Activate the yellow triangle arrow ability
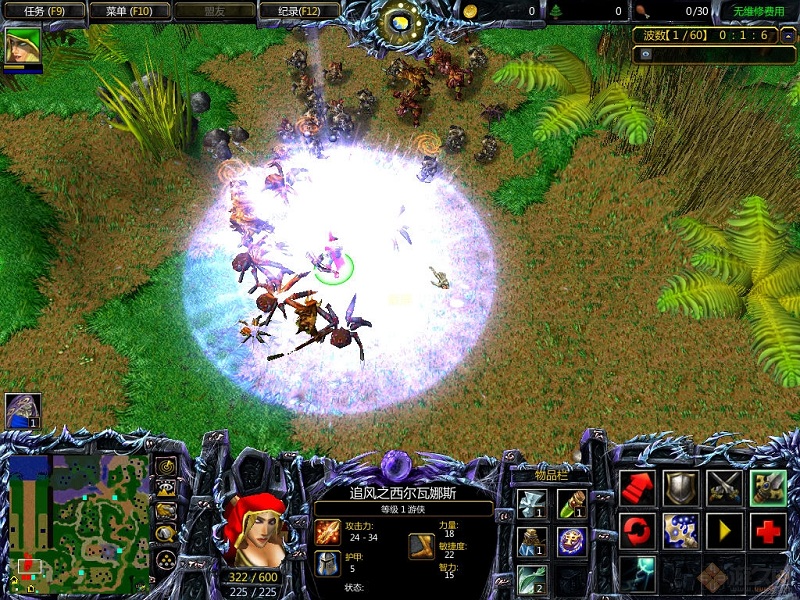The width and height of the screenshot is (800, 600). 723,530
